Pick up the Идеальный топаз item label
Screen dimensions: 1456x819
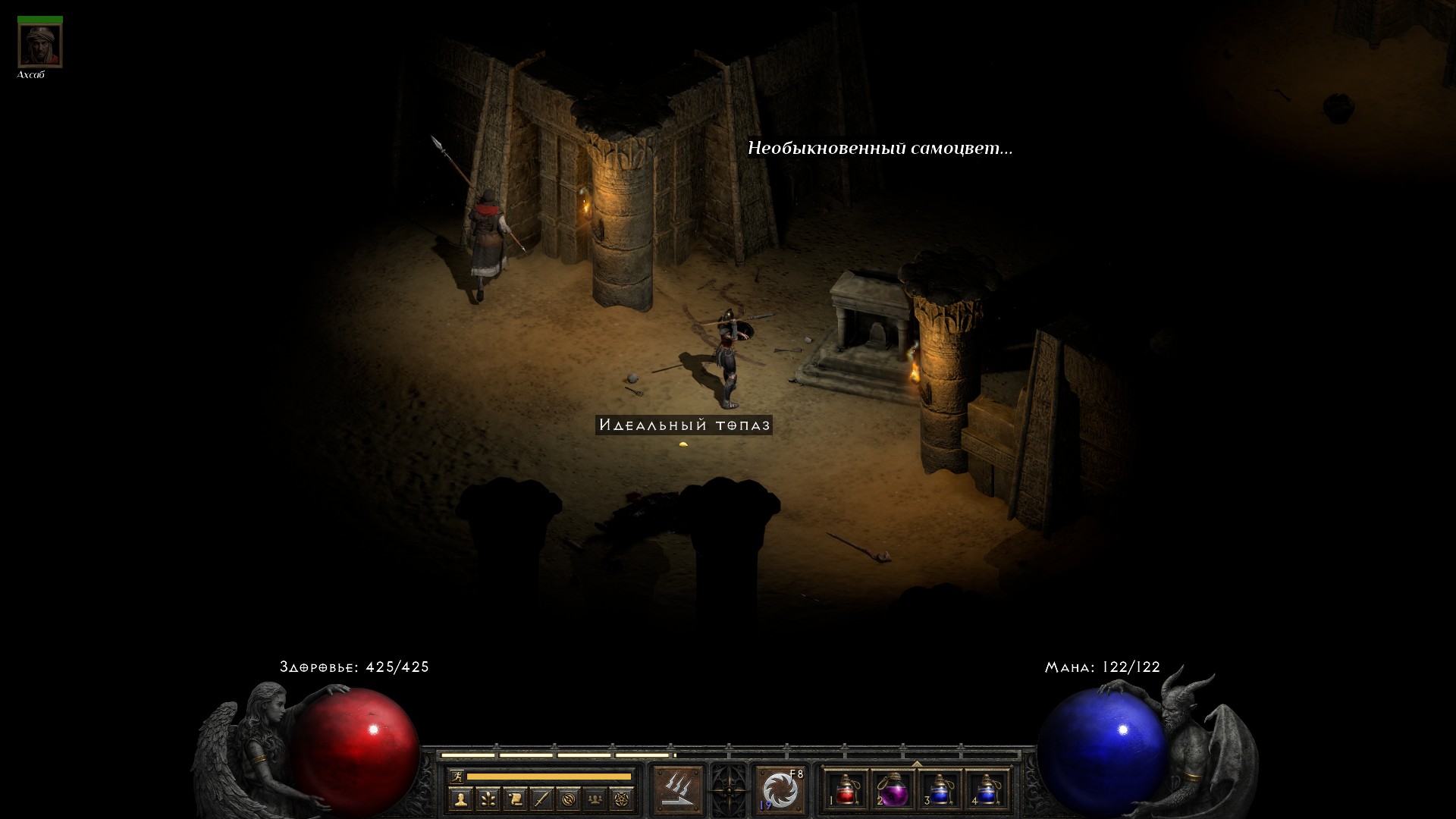click(684, 425)
